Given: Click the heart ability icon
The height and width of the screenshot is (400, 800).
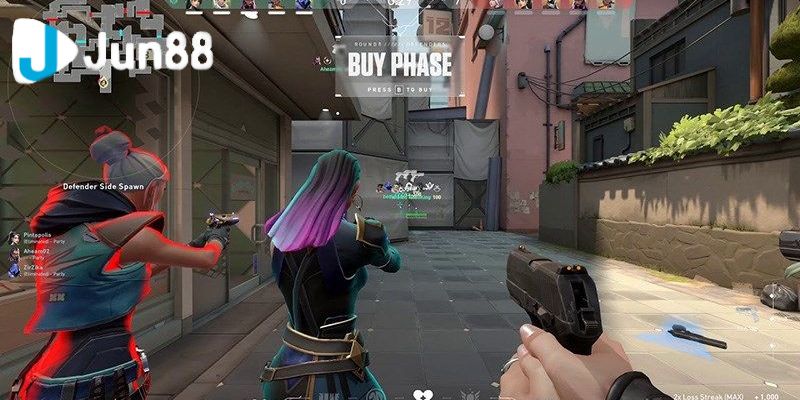Looking at the screenshot, I should pyautogui.click(x=422, y=394).
